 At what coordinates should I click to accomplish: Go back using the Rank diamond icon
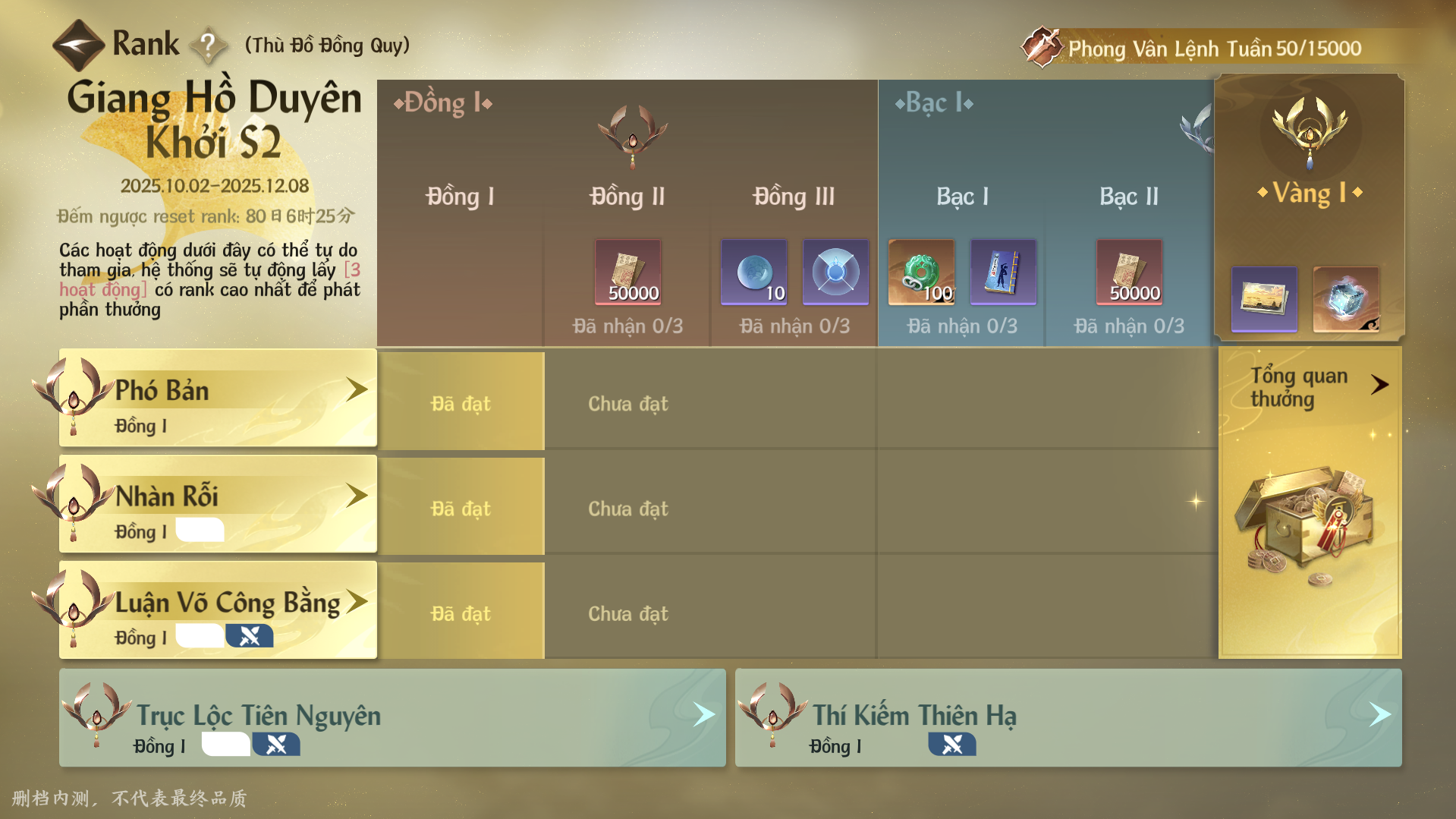[78, 45]
